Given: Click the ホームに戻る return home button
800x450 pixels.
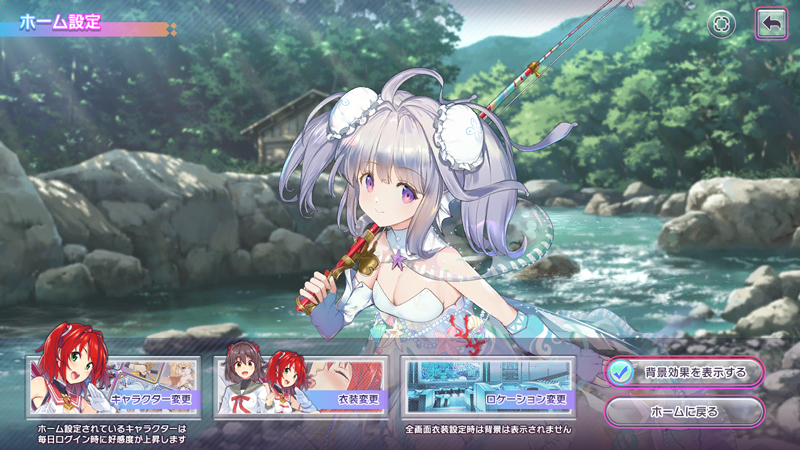Looking at the screenshot, I should pyautogui.click(x=684, y=410).
